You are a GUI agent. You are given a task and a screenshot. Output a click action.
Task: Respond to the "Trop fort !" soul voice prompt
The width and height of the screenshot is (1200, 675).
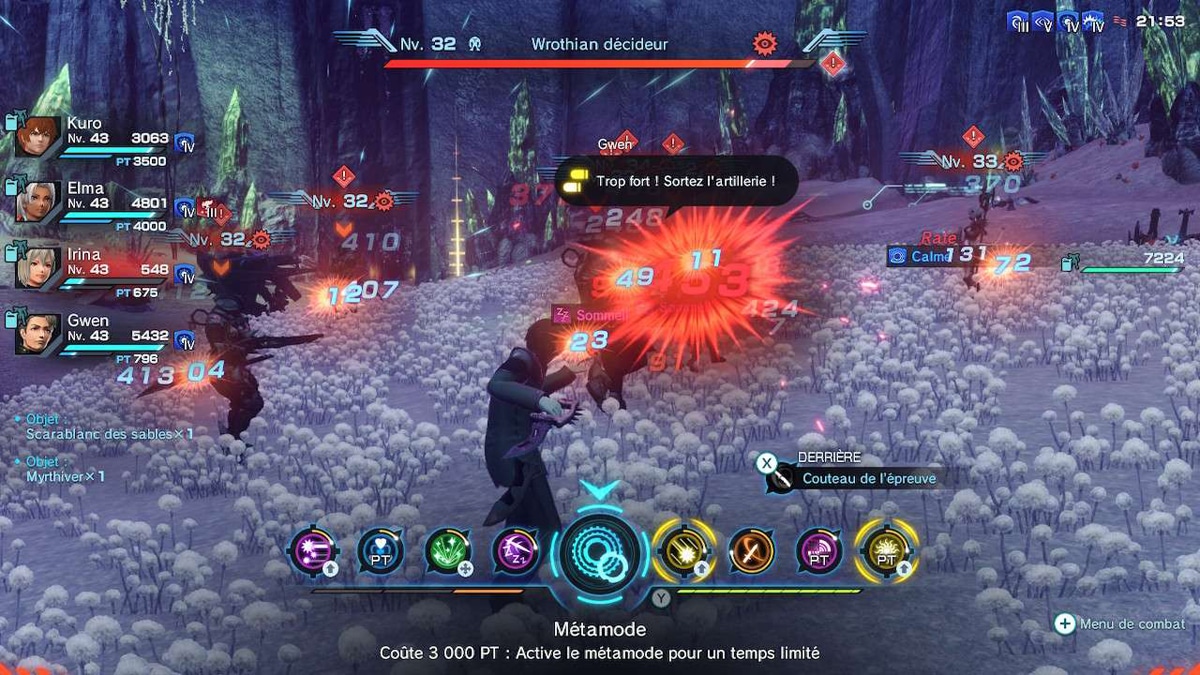[x=670, y=182]
